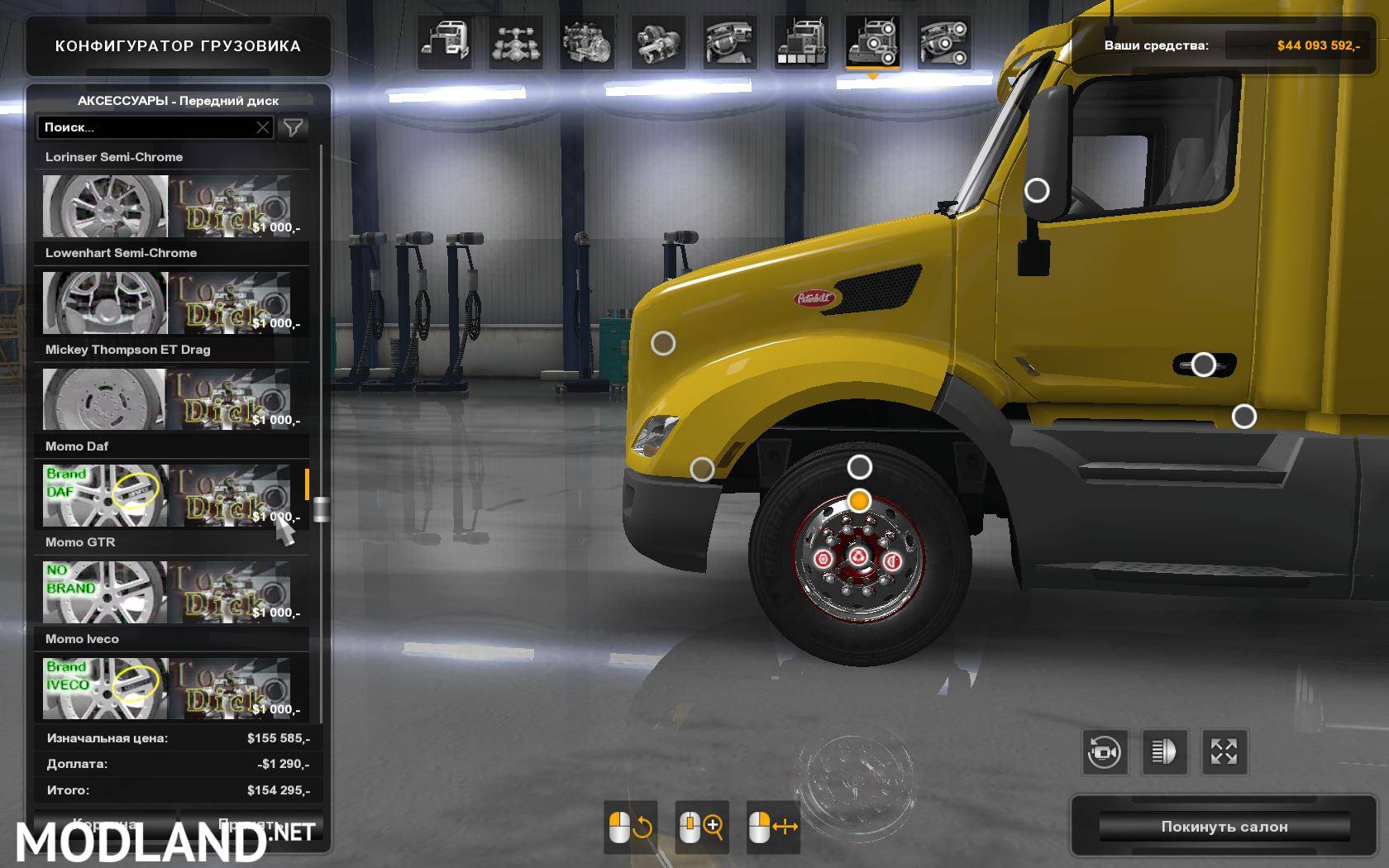
Task: Clear the Поиск search field with X
Action: coord(262,126)
